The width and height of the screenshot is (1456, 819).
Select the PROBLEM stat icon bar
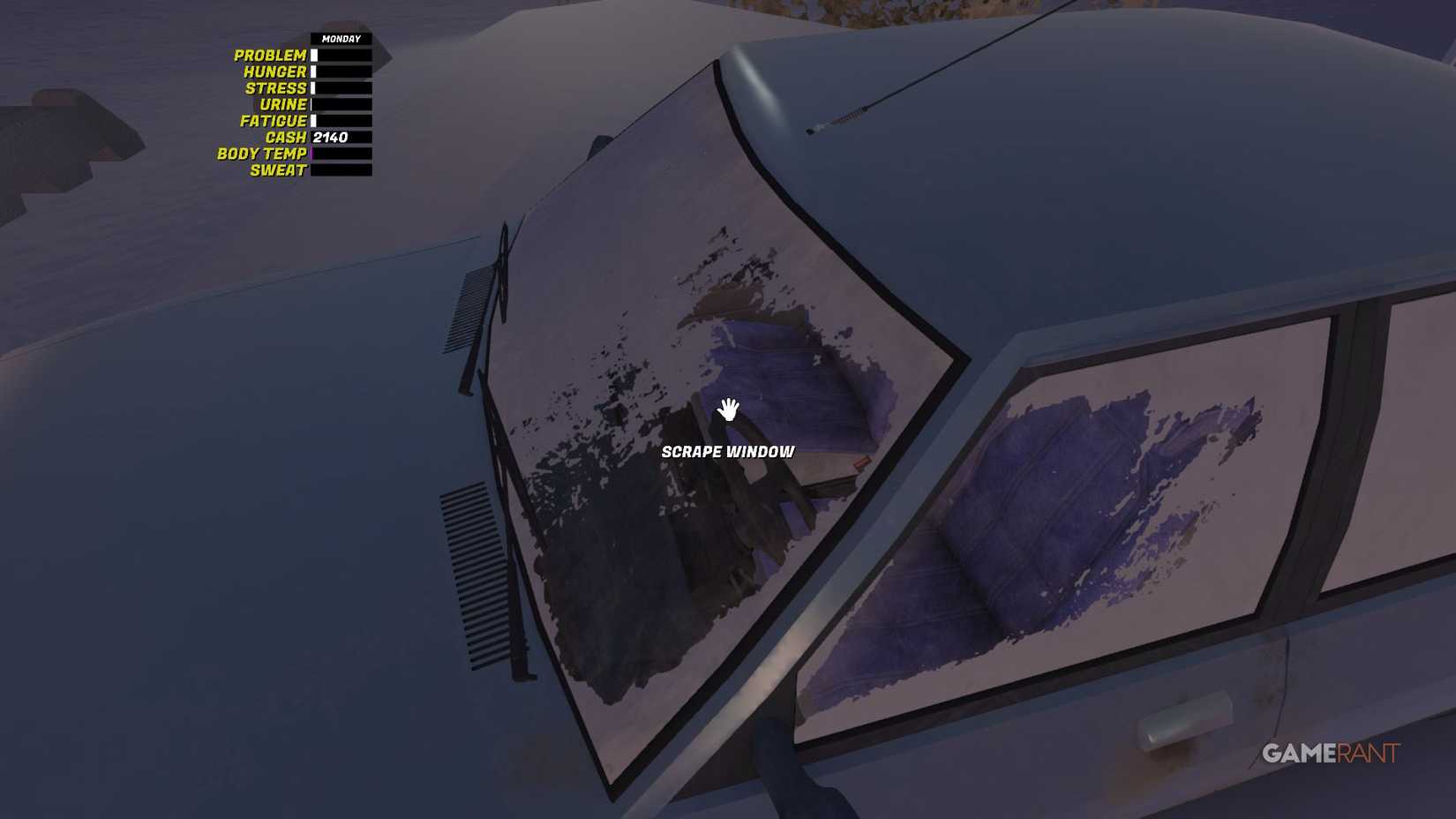click(340, 55)
